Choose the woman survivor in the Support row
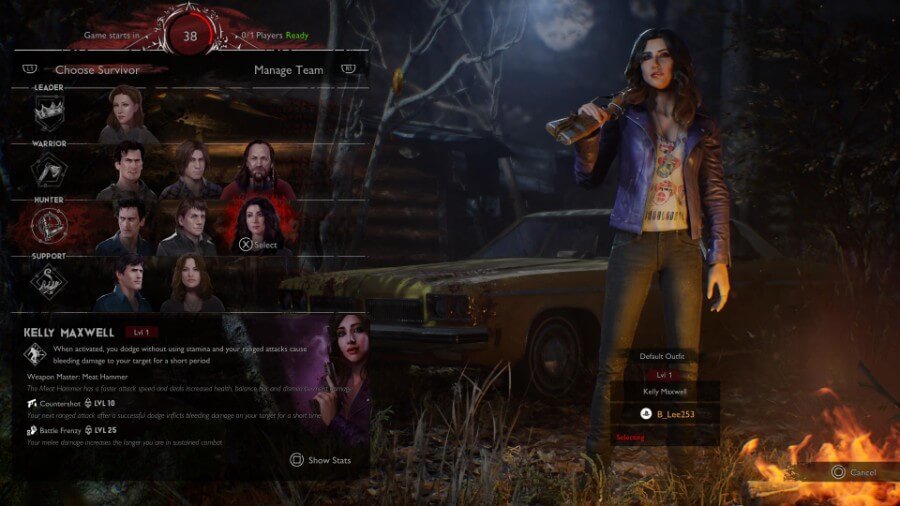This screenshot has height=506, width=900. click(190, 282)
